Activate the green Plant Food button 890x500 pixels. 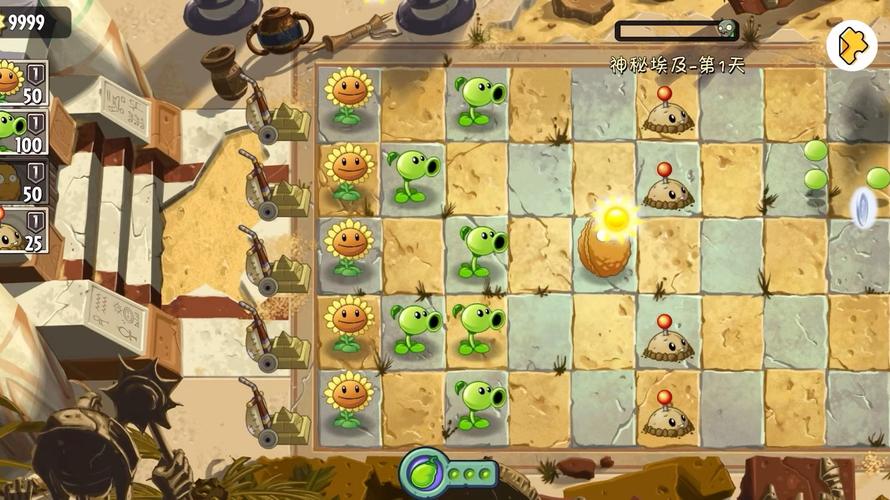[423, 471]
